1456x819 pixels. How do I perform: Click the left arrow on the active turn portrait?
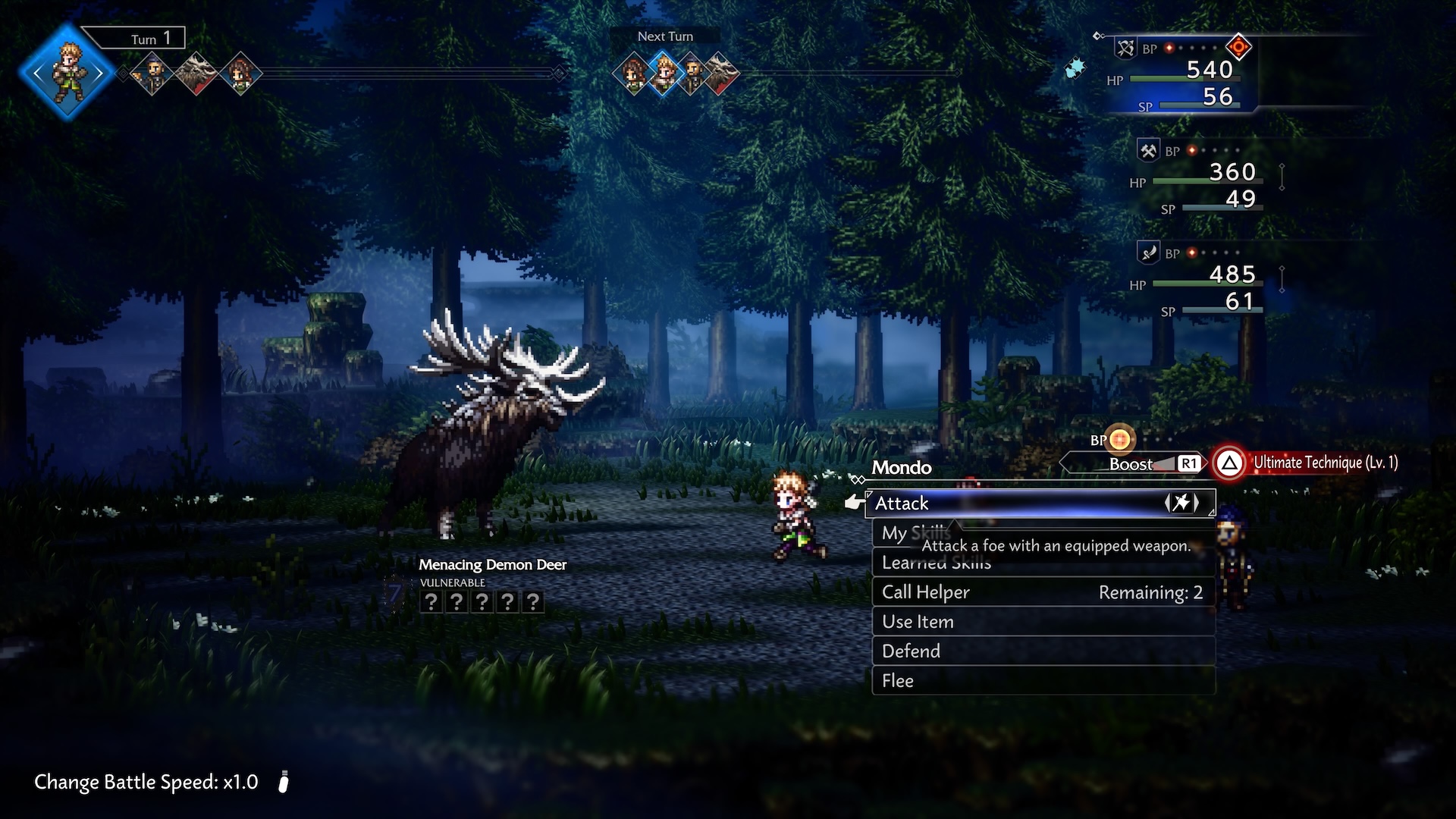[36, 73]
